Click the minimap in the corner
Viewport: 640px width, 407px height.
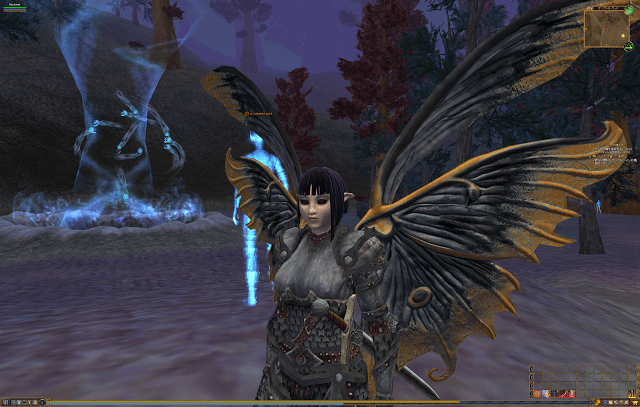coord(607,28)
